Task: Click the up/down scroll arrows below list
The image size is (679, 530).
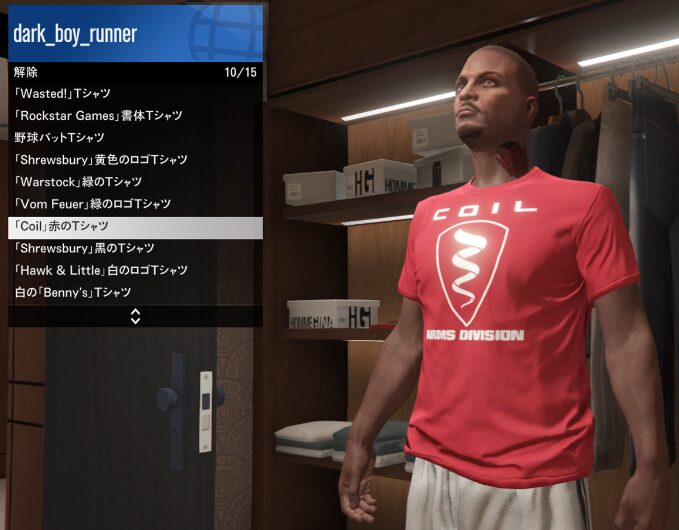Action: point(135,316)
